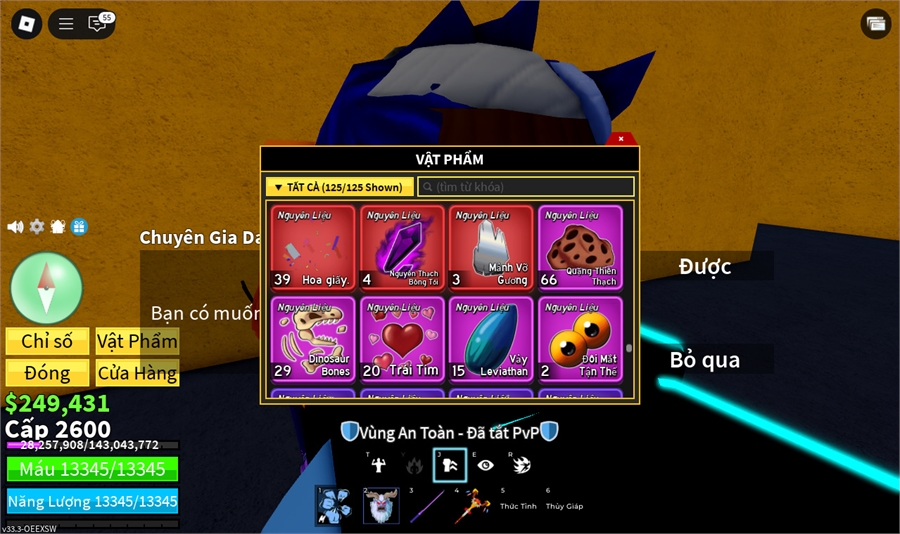Click the Đóng button

click(47, 374)
